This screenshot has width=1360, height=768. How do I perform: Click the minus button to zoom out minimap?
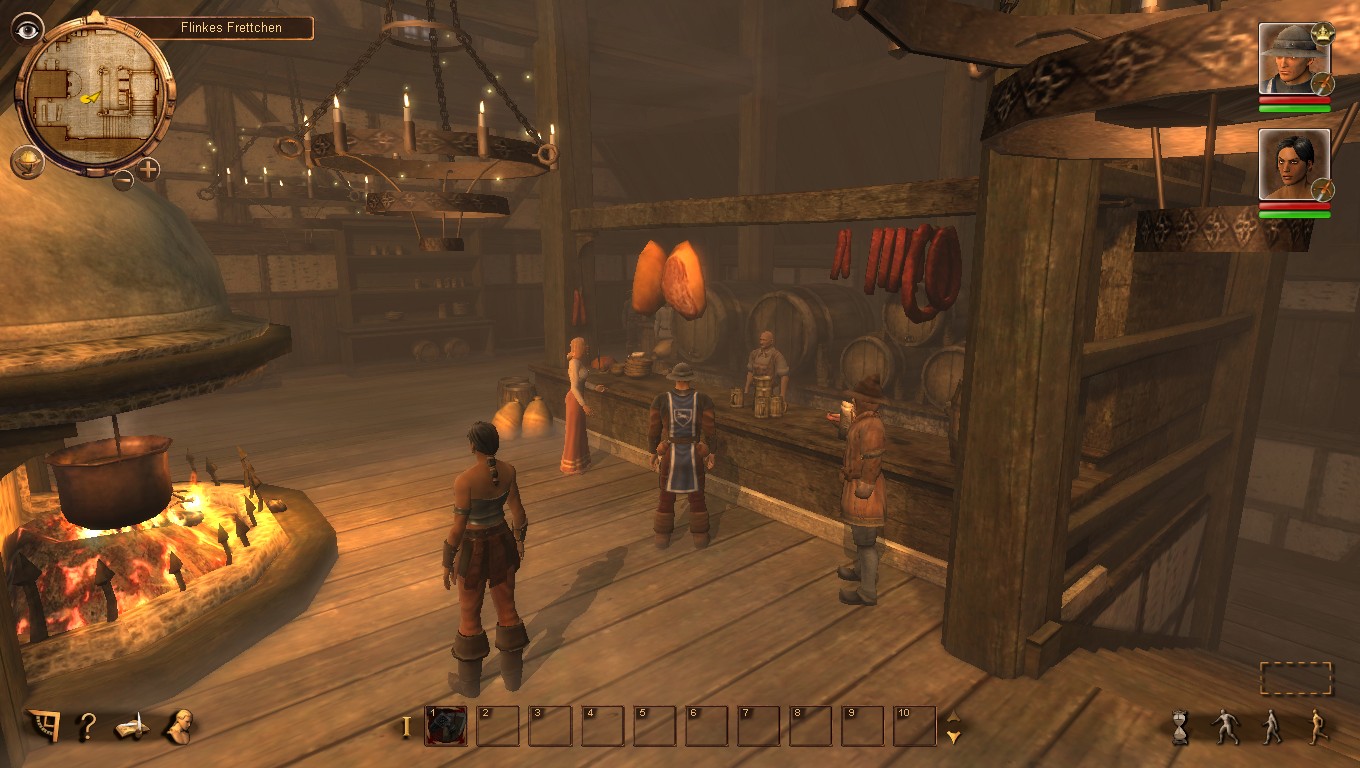point(124,179)
